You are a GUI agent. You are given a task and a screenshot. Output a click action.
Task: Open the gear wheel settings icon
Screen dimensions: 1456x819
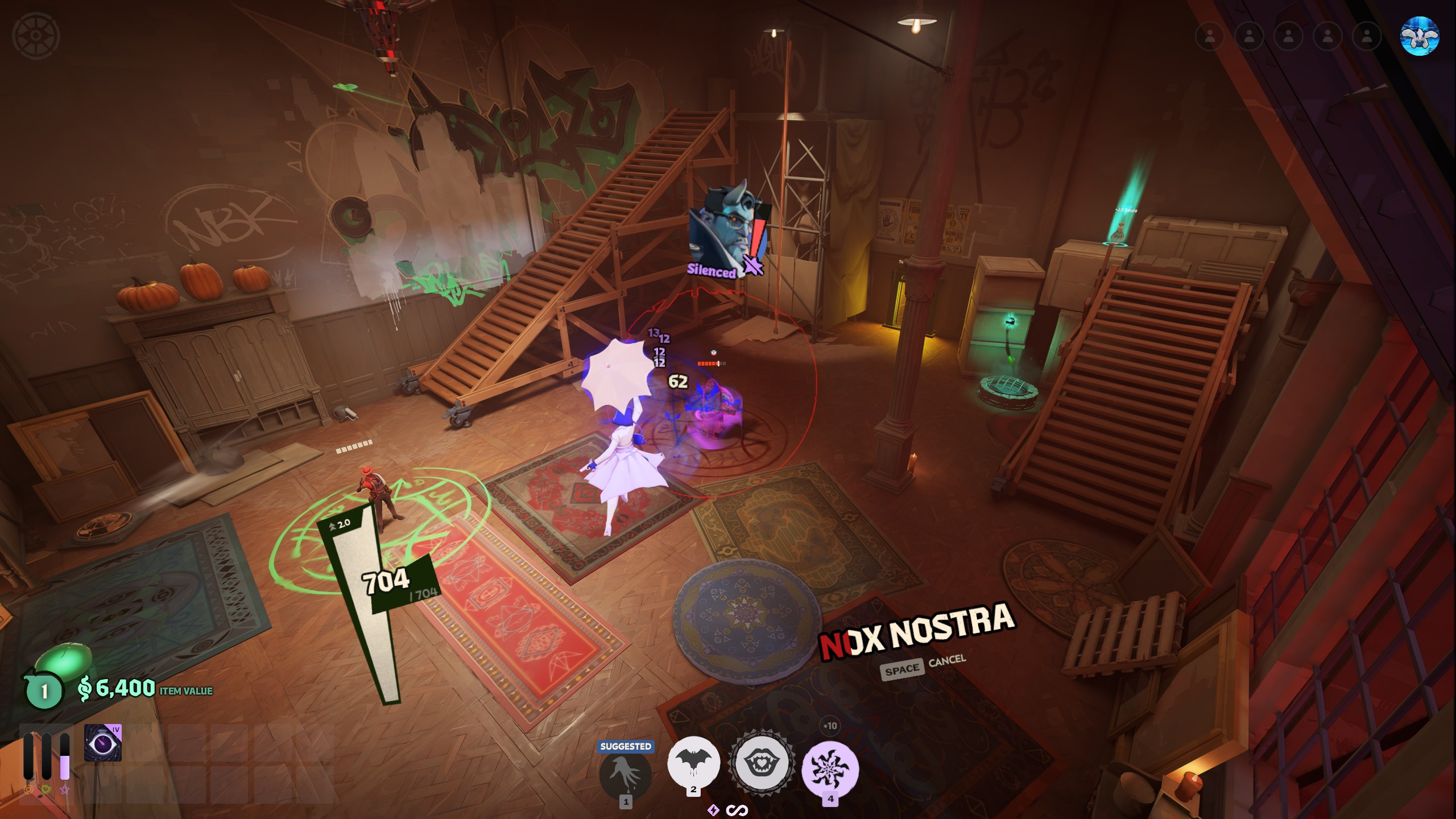36,35
